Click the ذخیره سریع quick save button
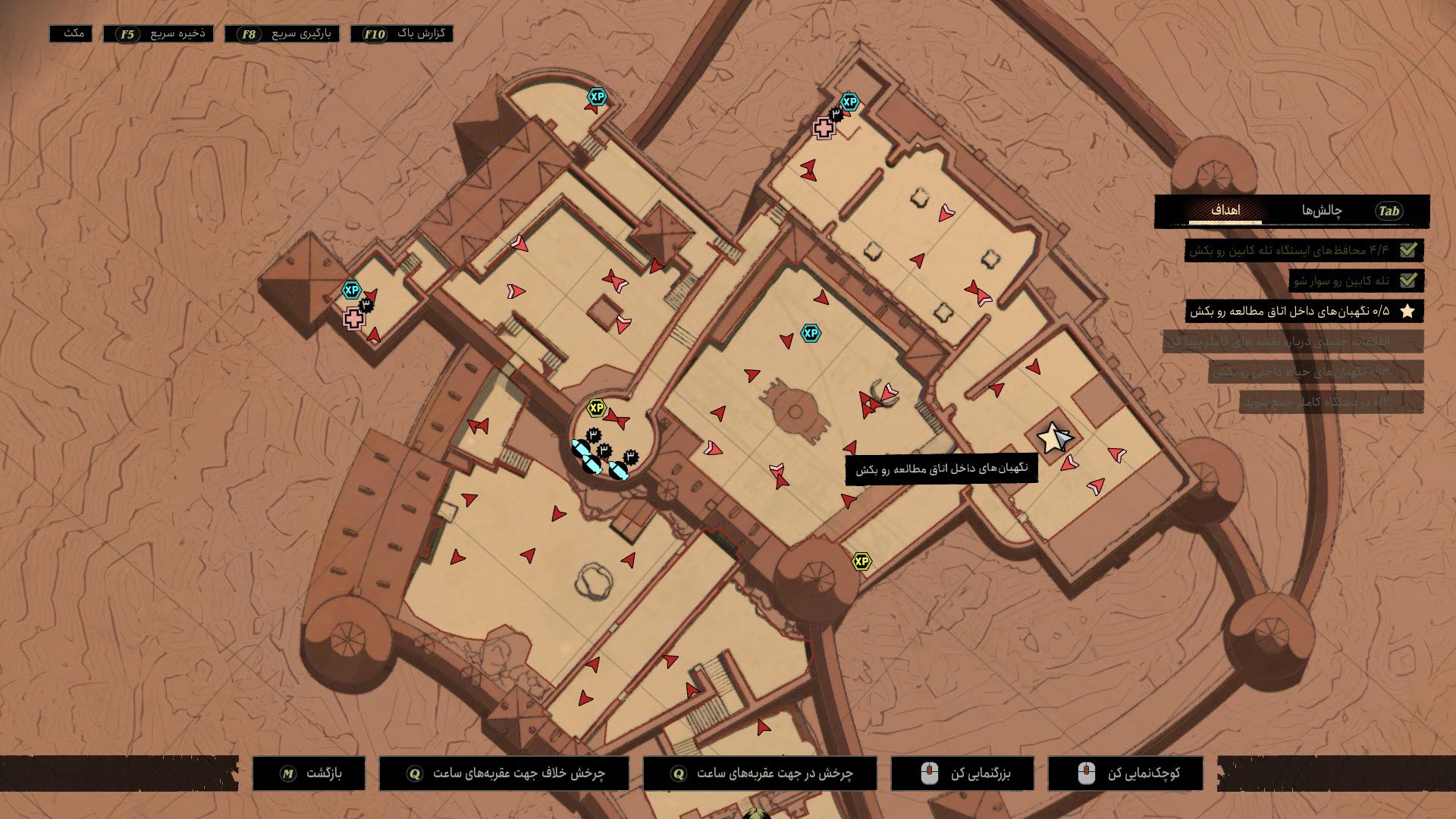This screenshot has height=819, width=1456. 158,34
